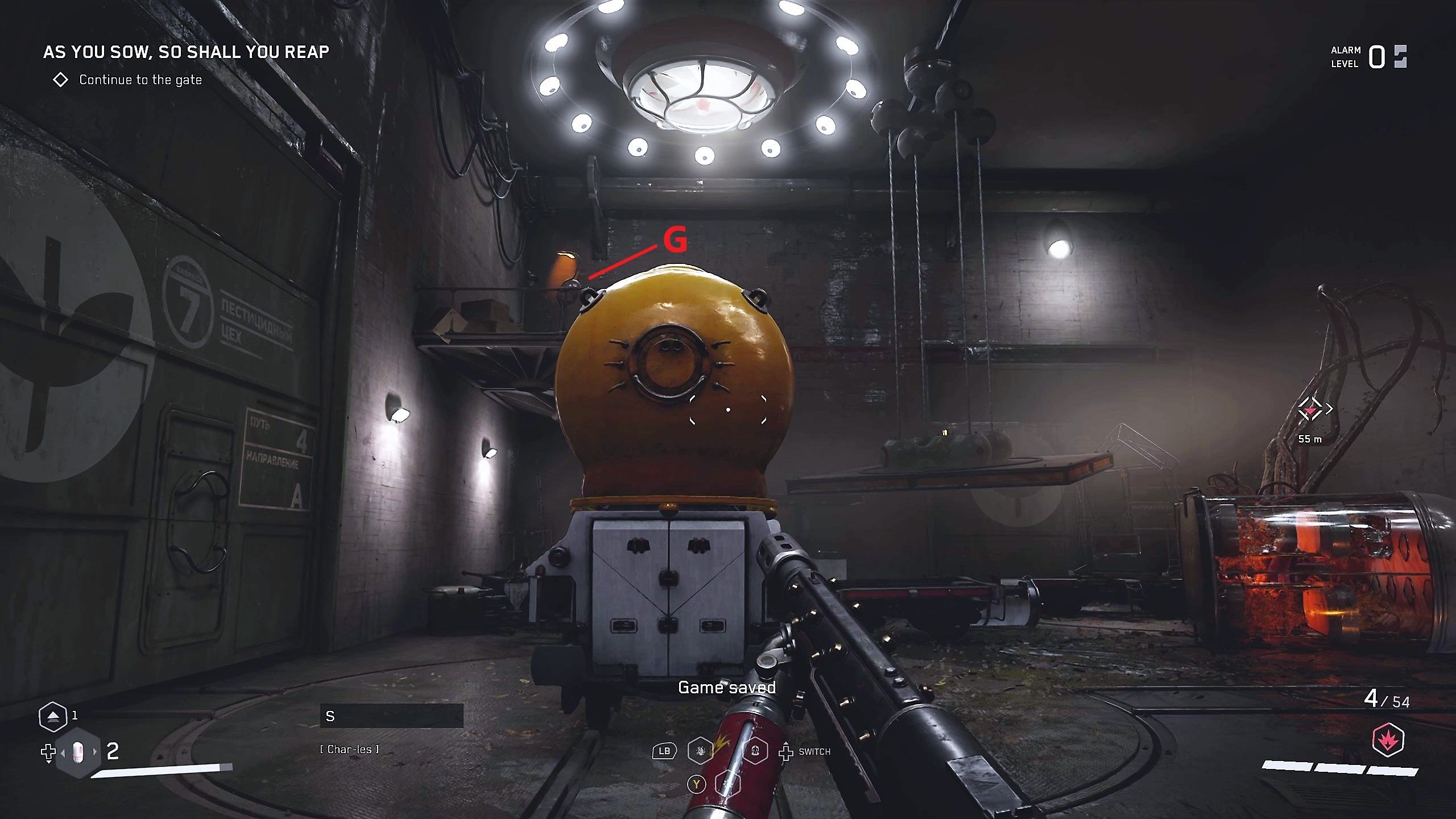Viewport: 1456px width, 819px height.
Task: Select the medkit capsule consumable icon bottom left
Action: pyautogui.click(x=78, y=753)
